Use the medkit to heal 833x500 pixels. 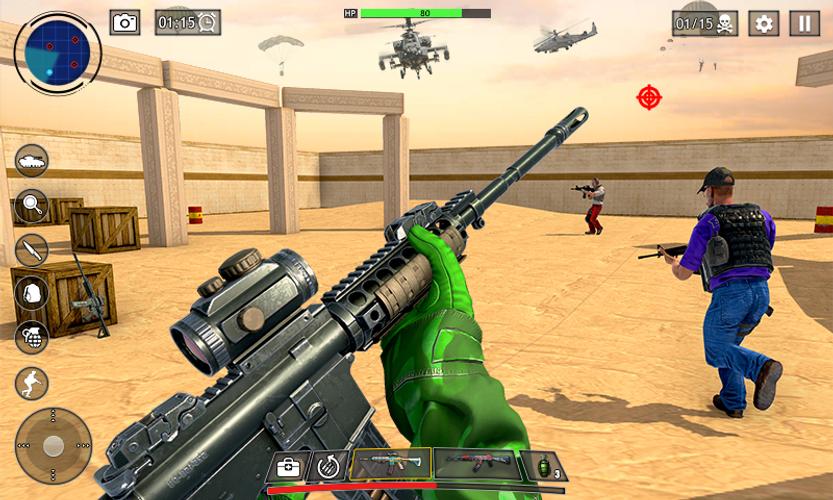click(289, 465)
